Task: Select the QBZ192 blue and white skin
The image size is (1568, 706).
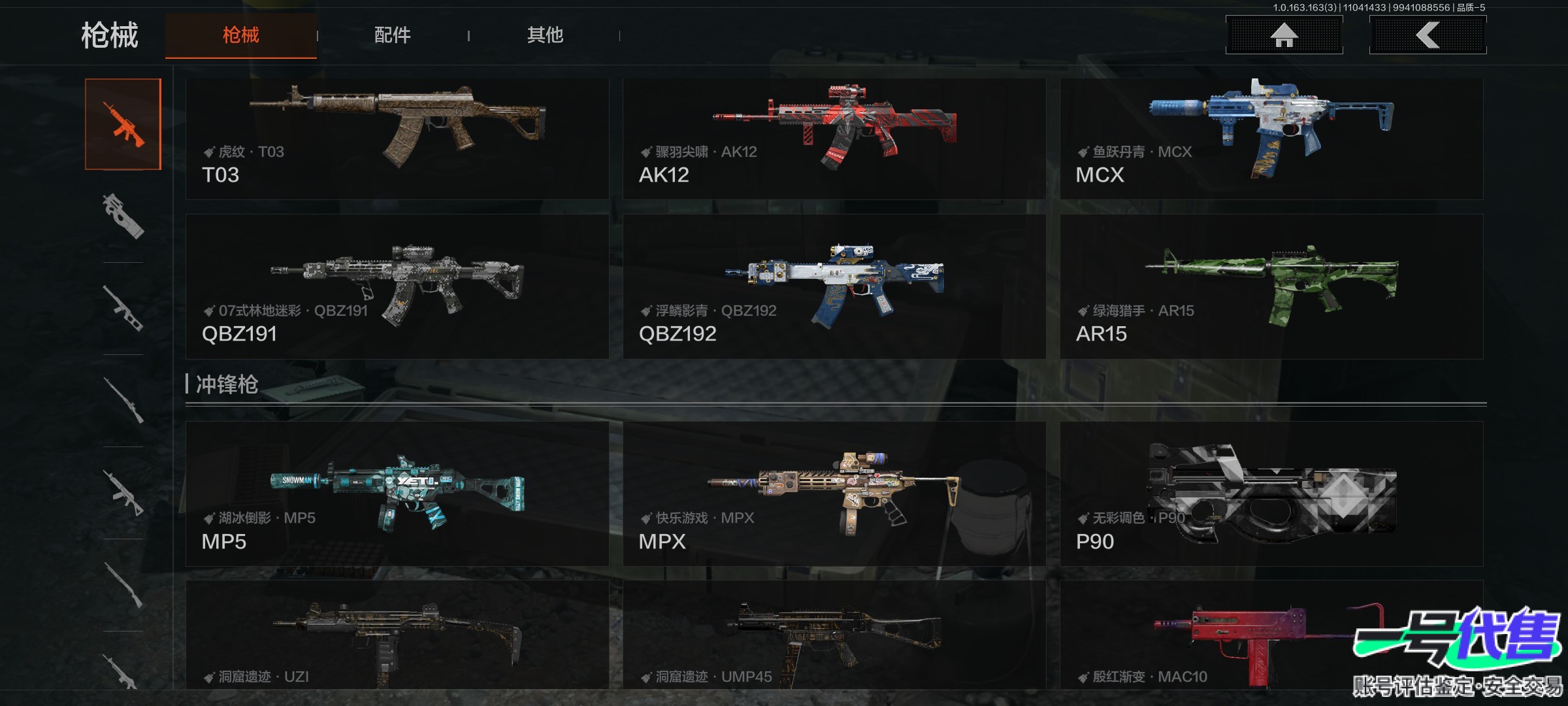Action: pyautogui.click(x=834, y=286)
